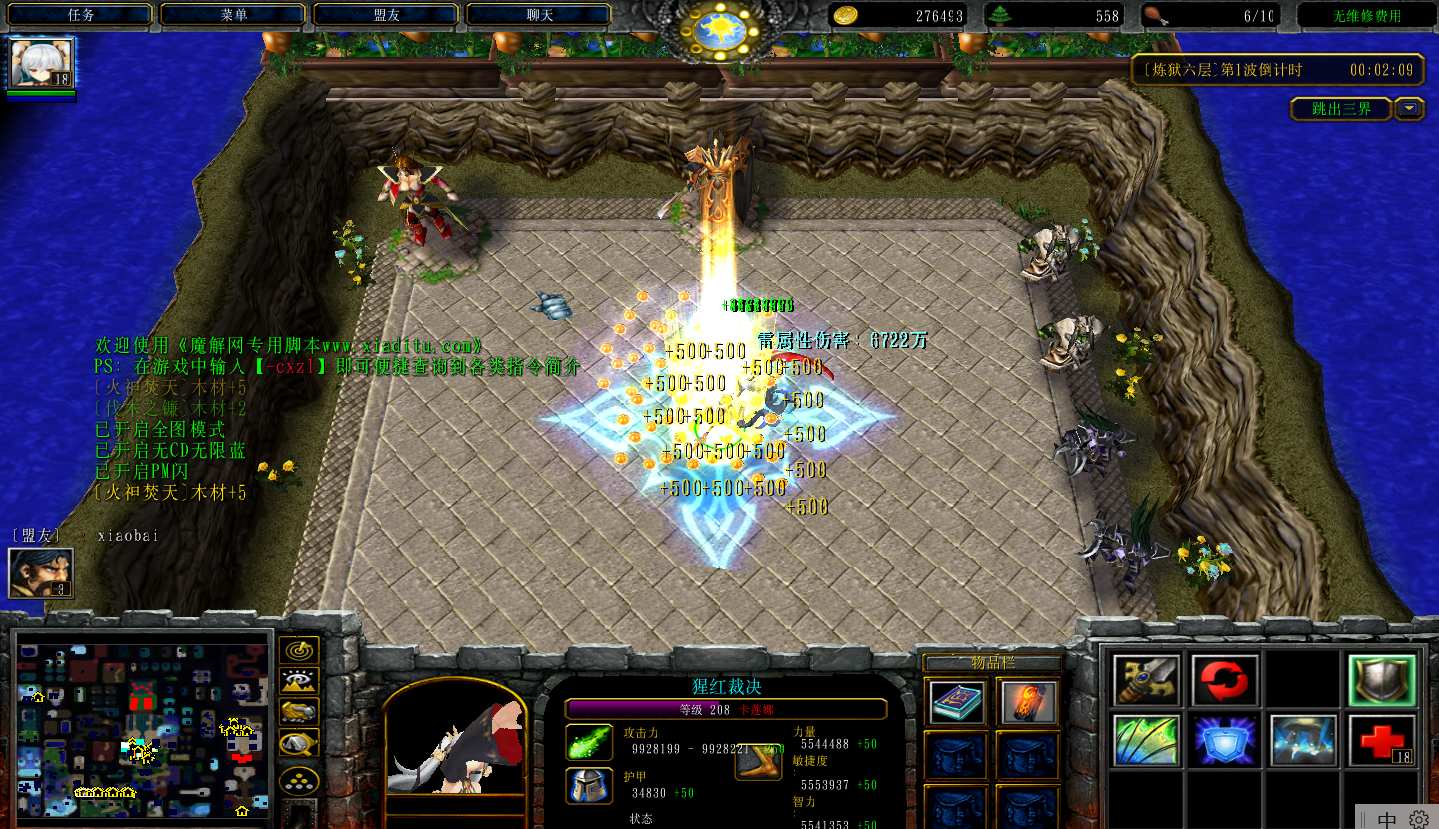Viewport: 1439px width, 829px height.
Task: Cast the green claw slash ability
Action: pos(1146,741)
